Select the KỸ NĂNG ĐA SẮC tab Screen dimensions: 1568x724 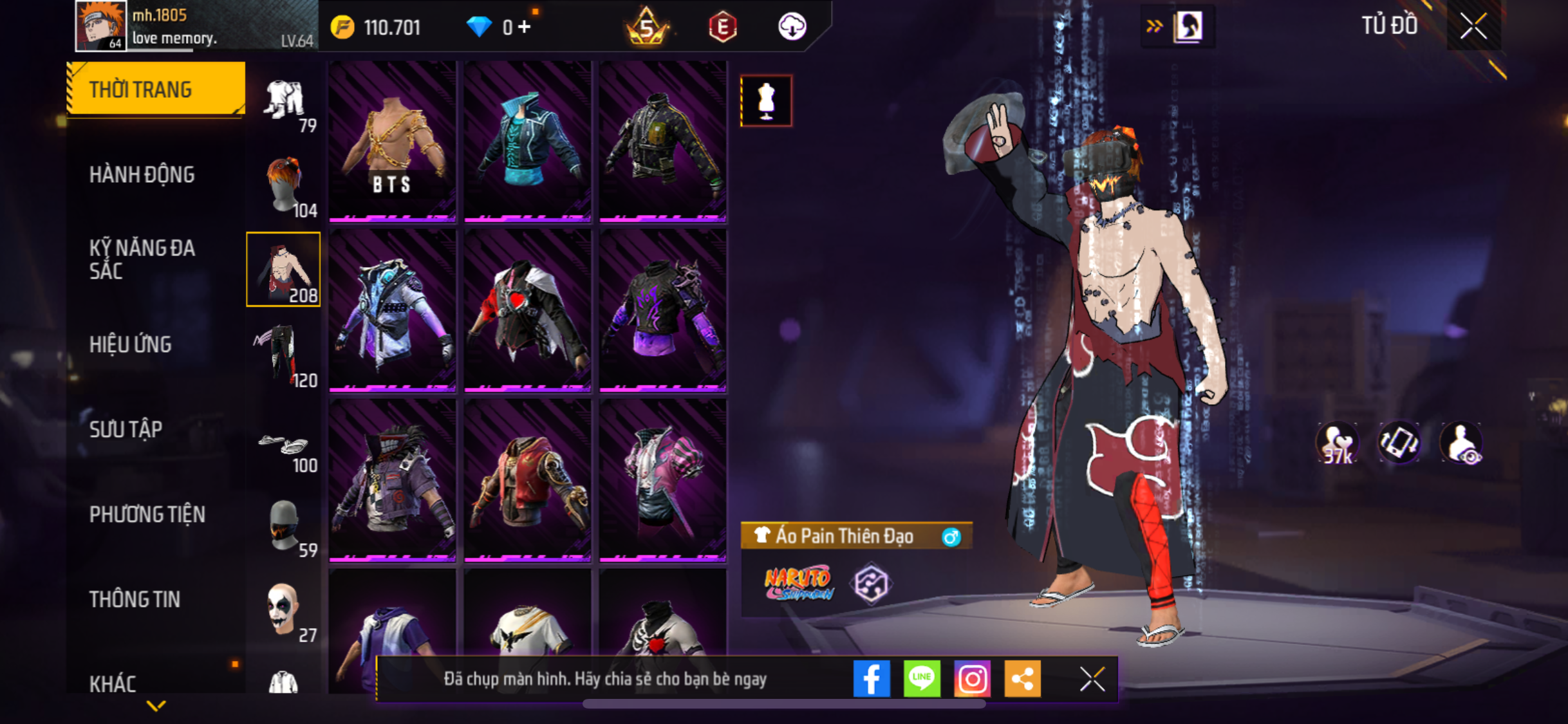click(x=142, y=259)
